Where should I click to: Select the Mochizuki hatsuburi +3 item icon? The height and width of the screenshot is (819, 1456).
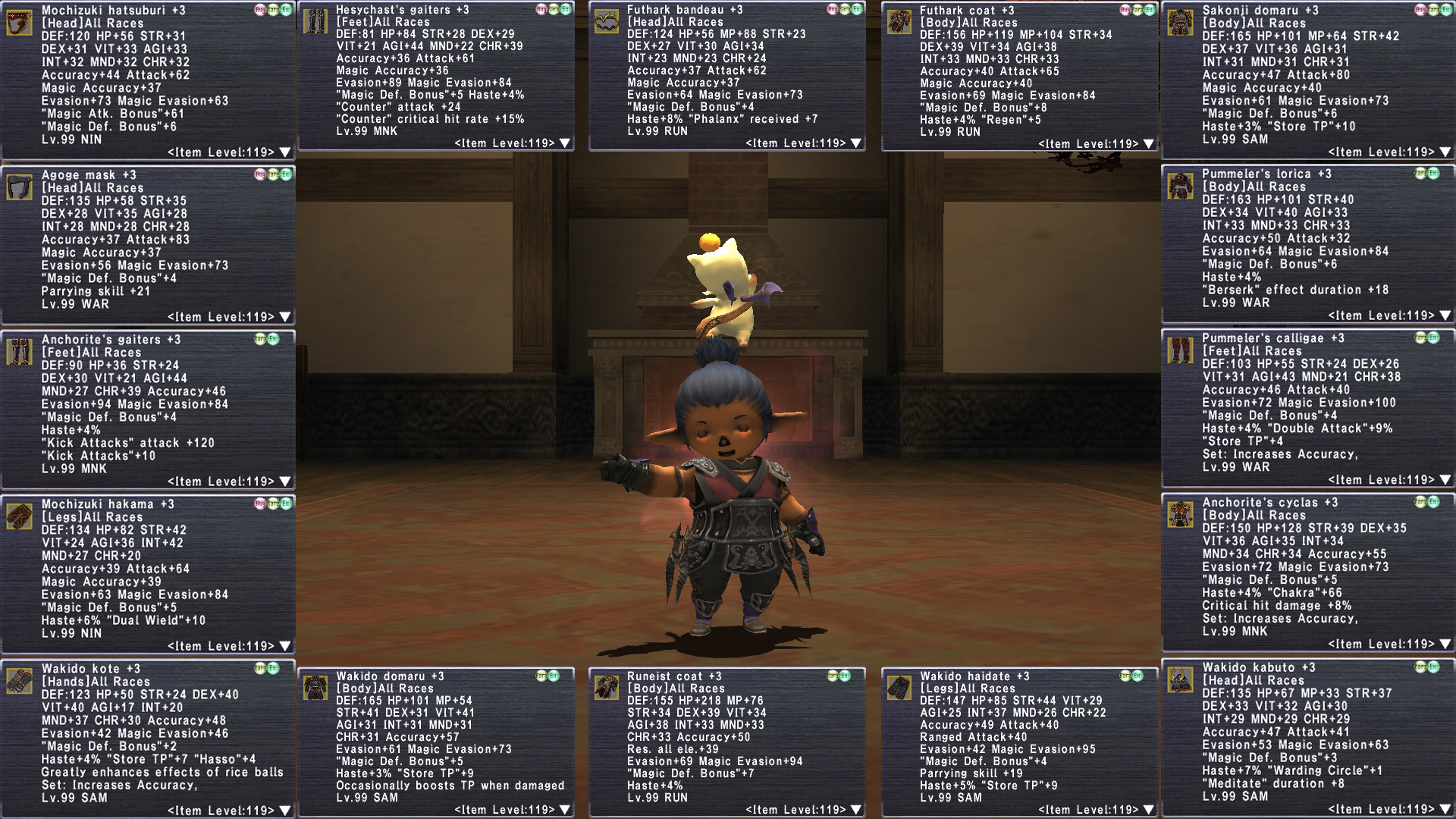click(19, 23)
